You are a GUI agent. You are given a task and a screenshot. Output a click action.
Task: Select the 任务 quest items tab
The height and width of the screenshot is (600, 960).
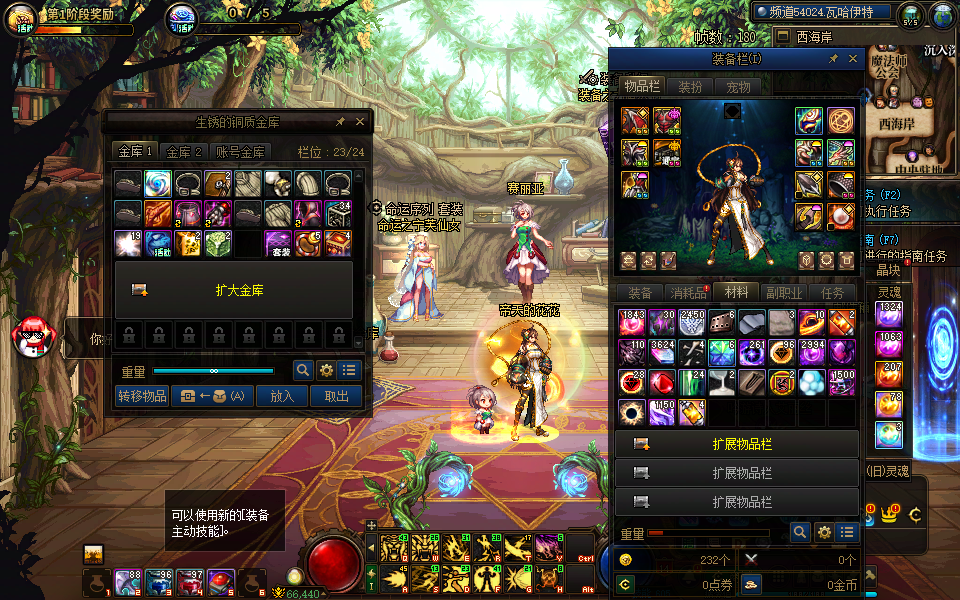(832, 293)
